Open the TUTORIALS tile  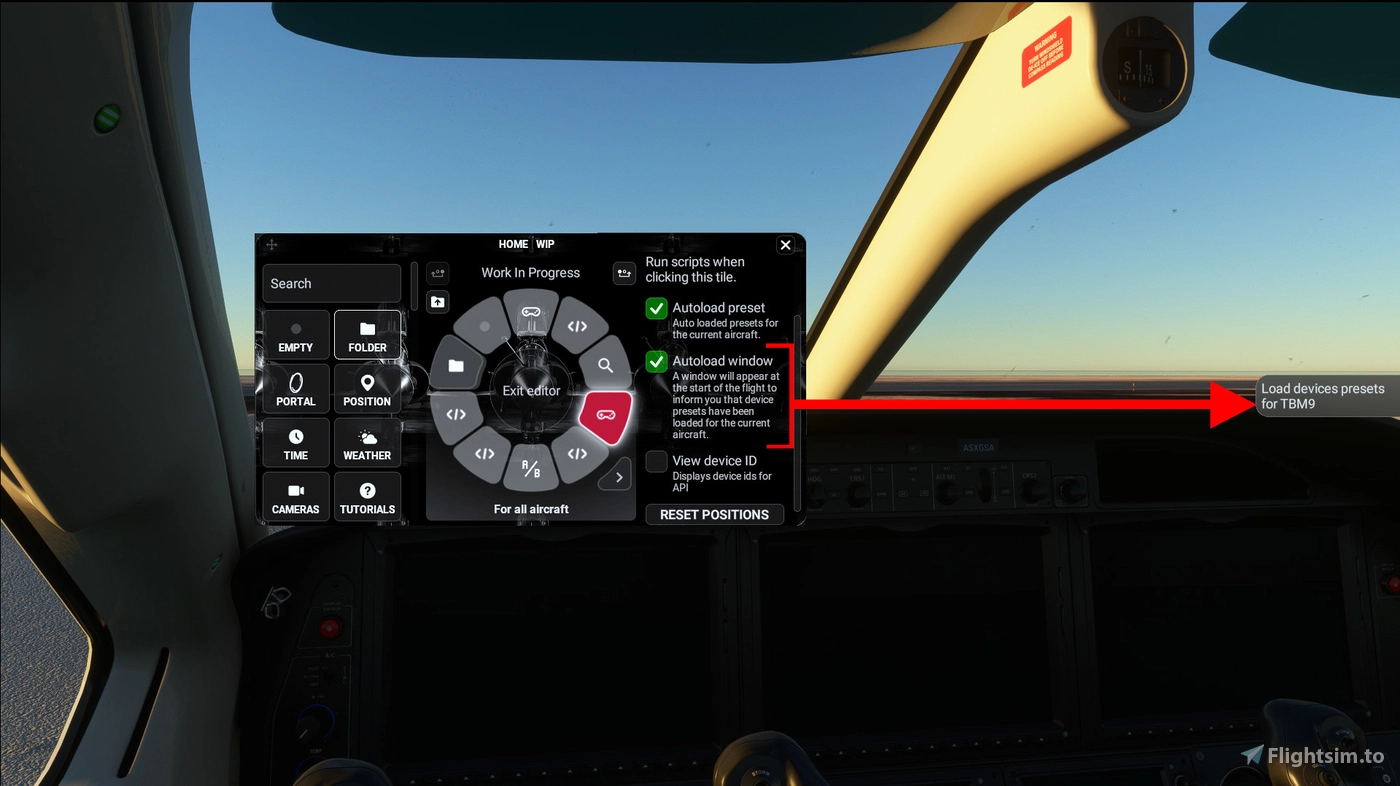click(367, 496)
